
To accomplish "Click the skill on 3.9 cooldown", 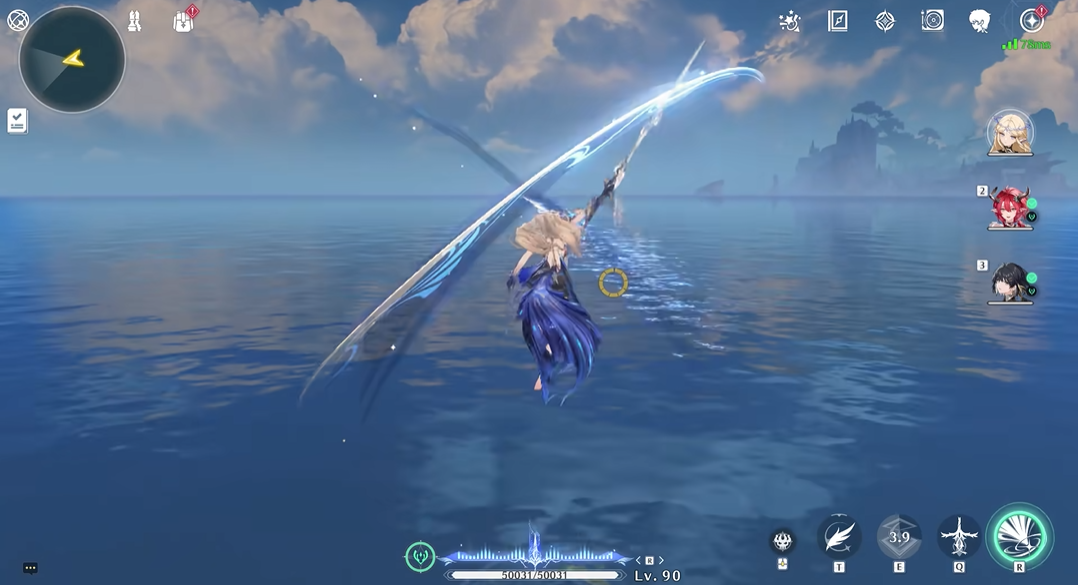I will click(x=899, y=537).
